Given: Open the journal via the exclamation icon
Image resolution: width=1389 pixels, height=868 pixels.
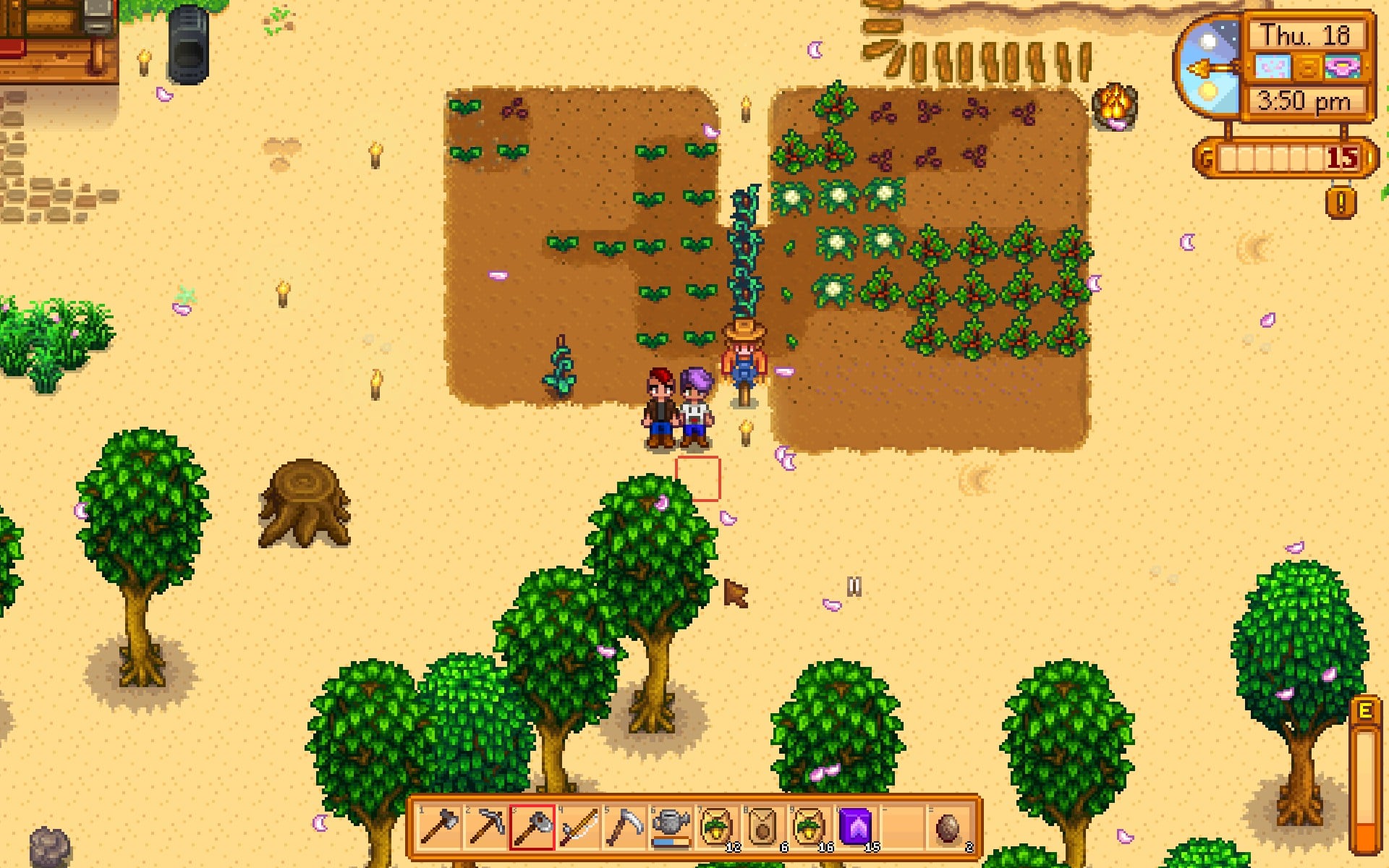Looking at the screenshot, I should point(1341,203).
